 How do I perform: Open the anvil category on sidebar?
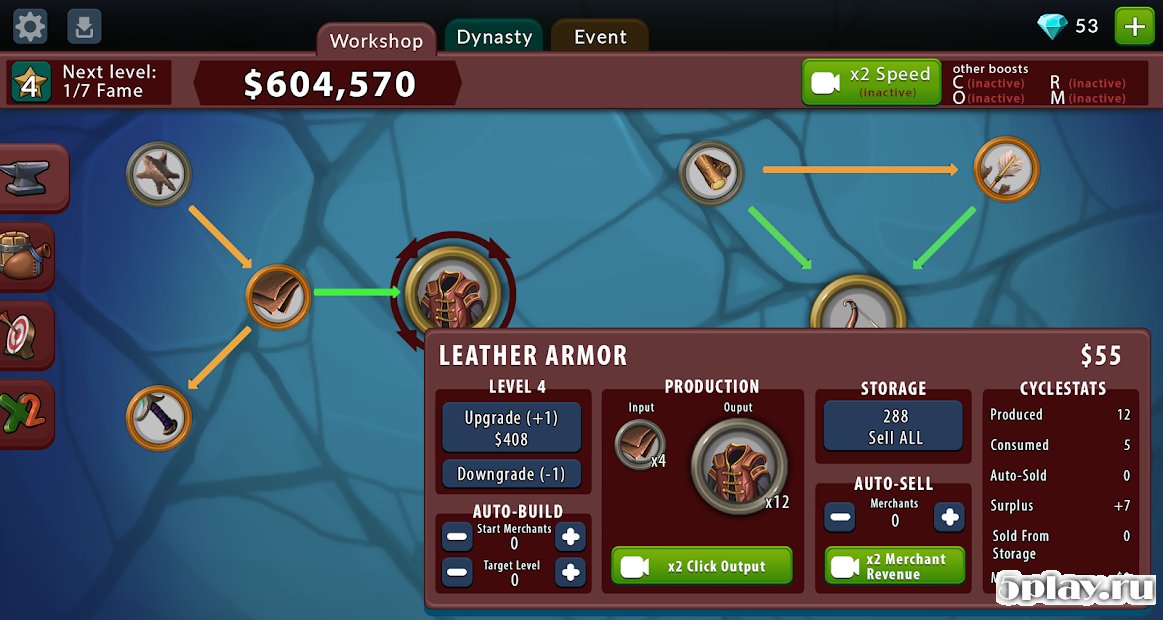30,178
